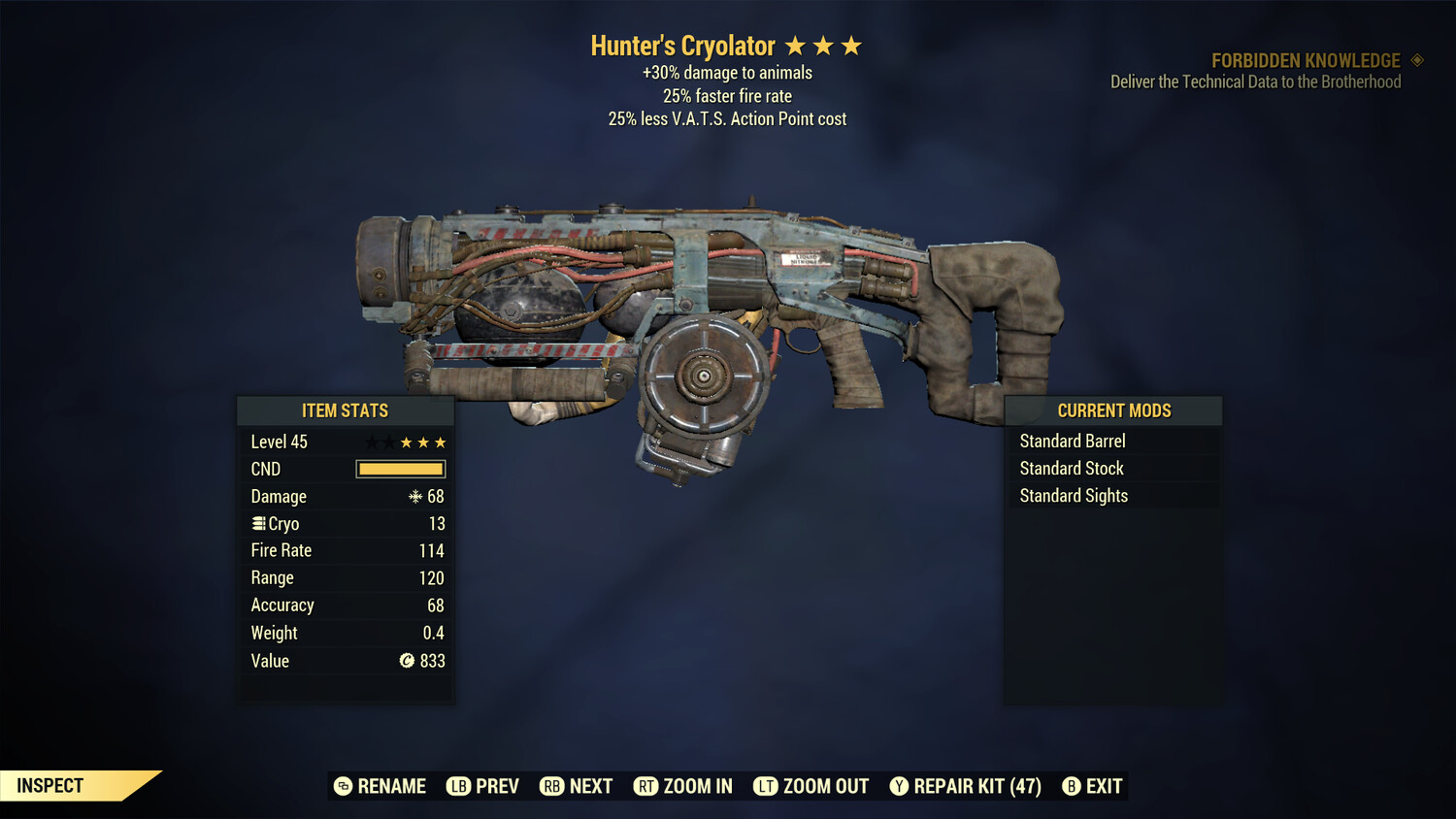The height and width of the screenshot is (819, 1456).
Task: Expand the Current Mods panel header
Action: coord(1113,410)
